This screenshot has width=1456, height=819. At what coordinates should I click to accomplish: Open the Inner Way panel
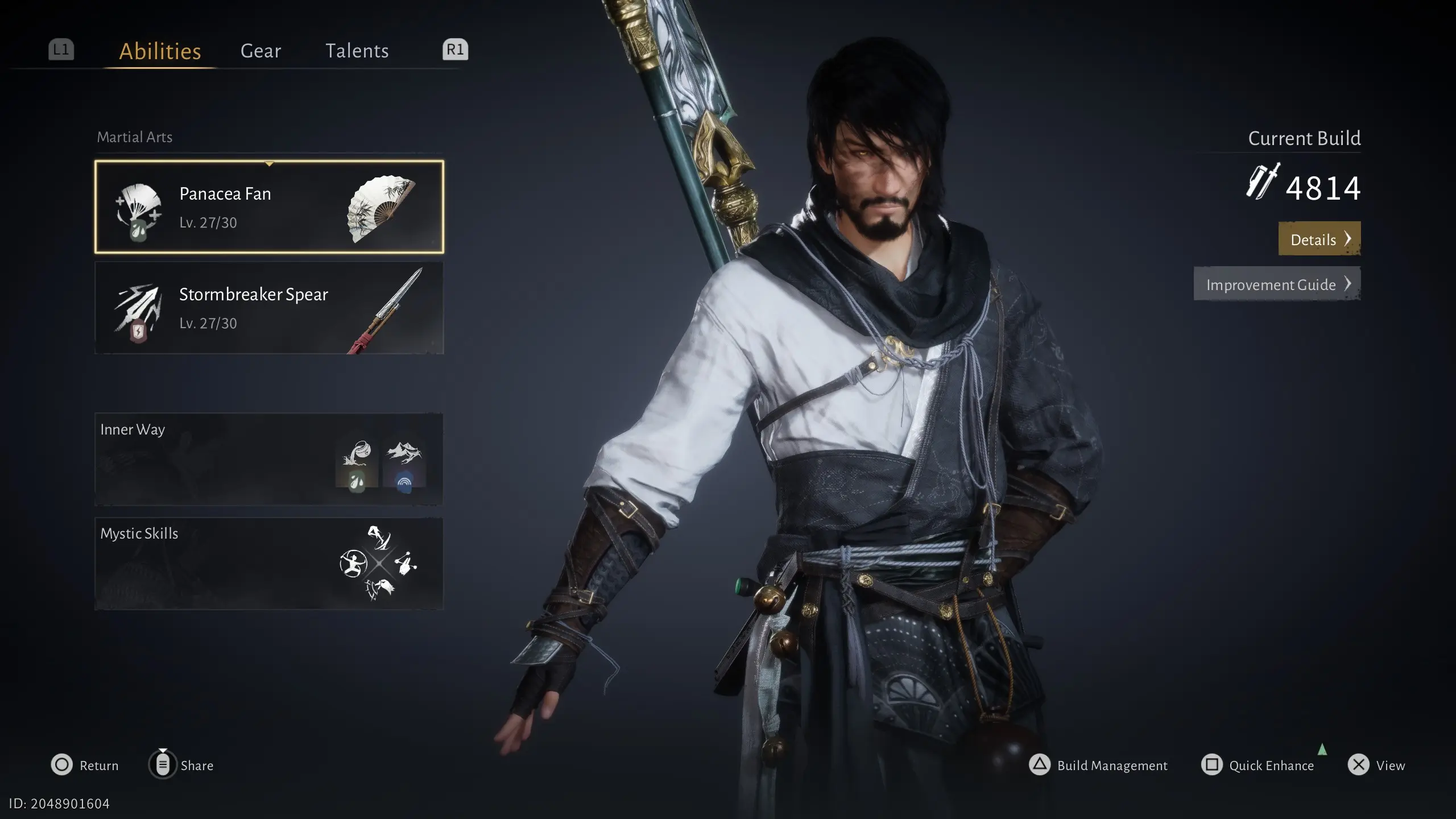(x=269, y=459)
